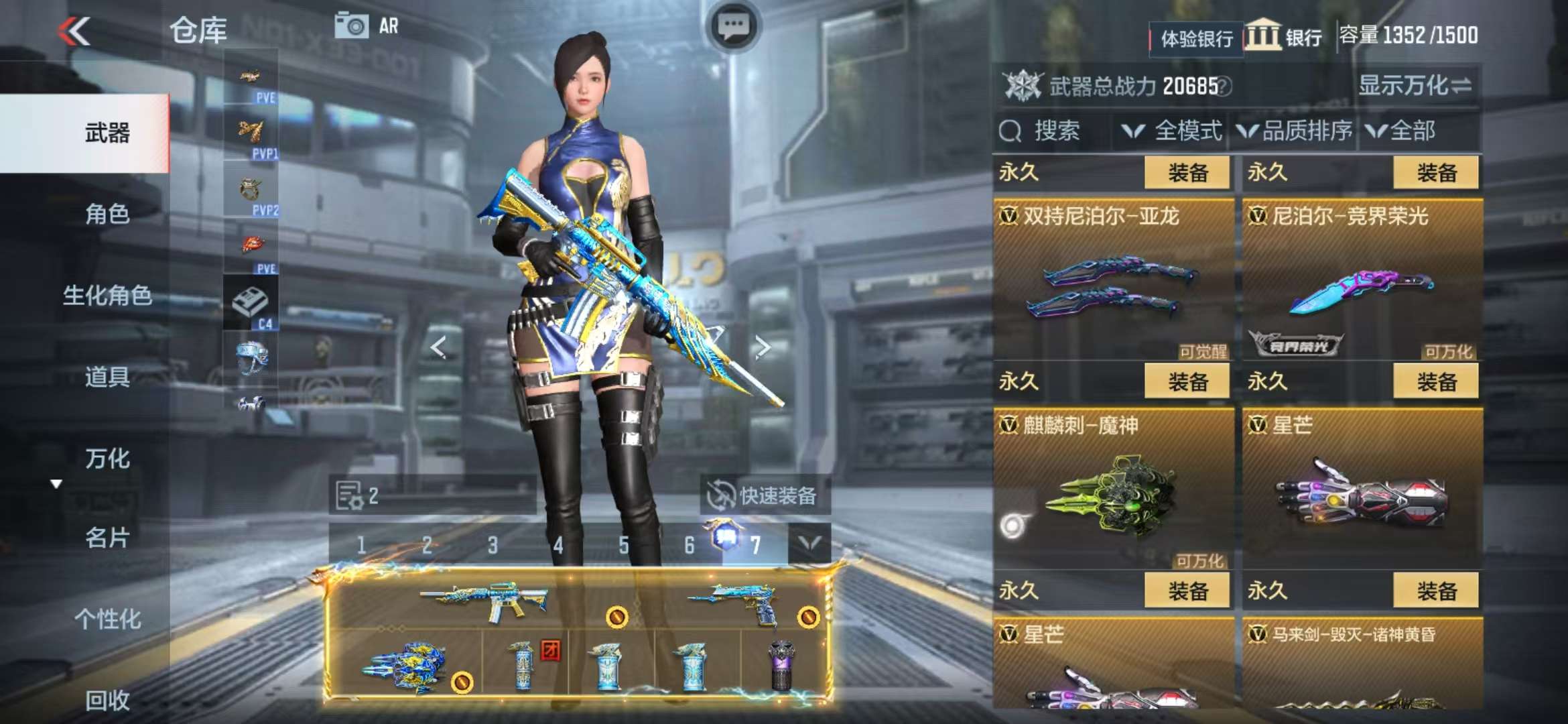Open the 道具 category
The image size is (1568, 724).
(x=107, y=377)
